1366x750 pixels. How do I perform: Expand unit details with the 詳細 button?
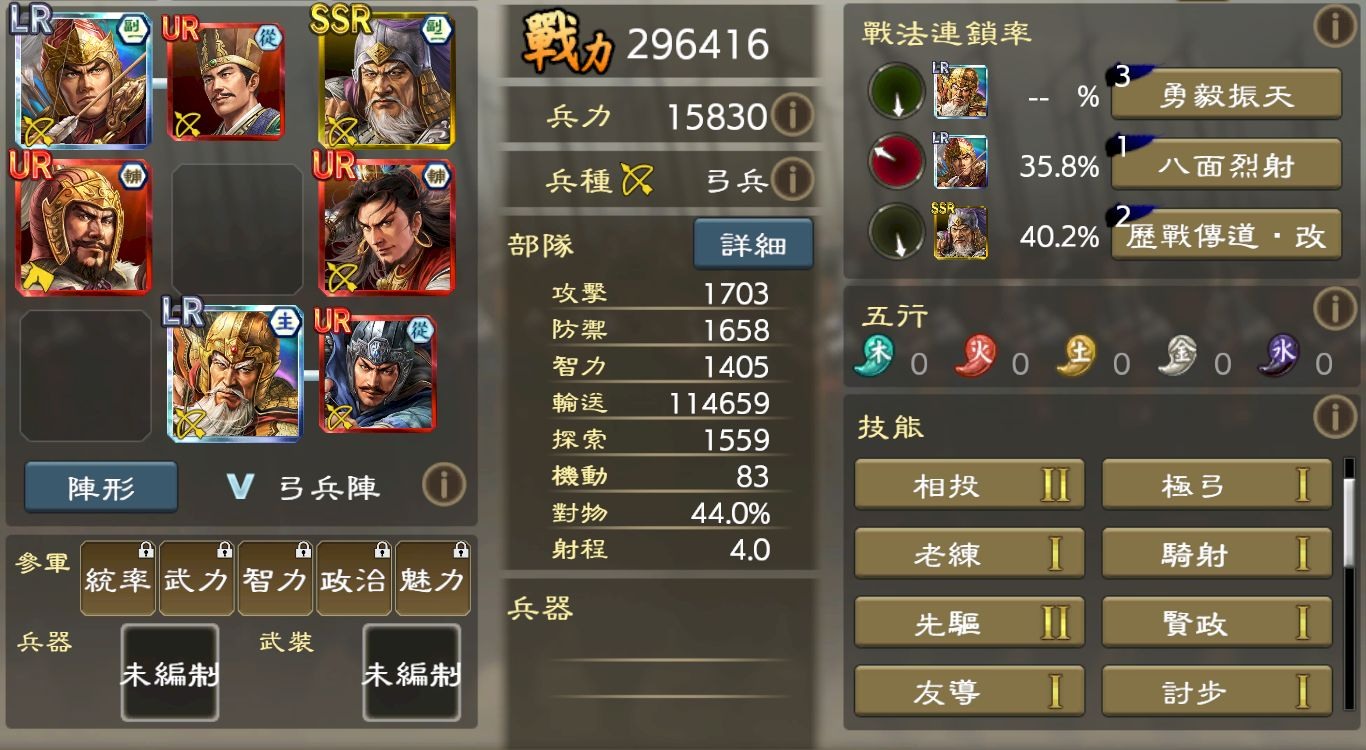click(x=754, y=243)
